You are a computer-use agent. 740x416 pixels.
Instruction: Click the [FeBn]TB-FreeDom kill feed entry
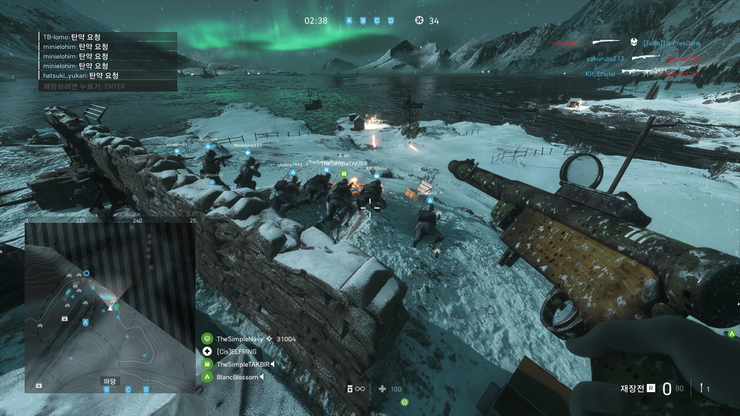pyautogui.click(x=668, y=43)
